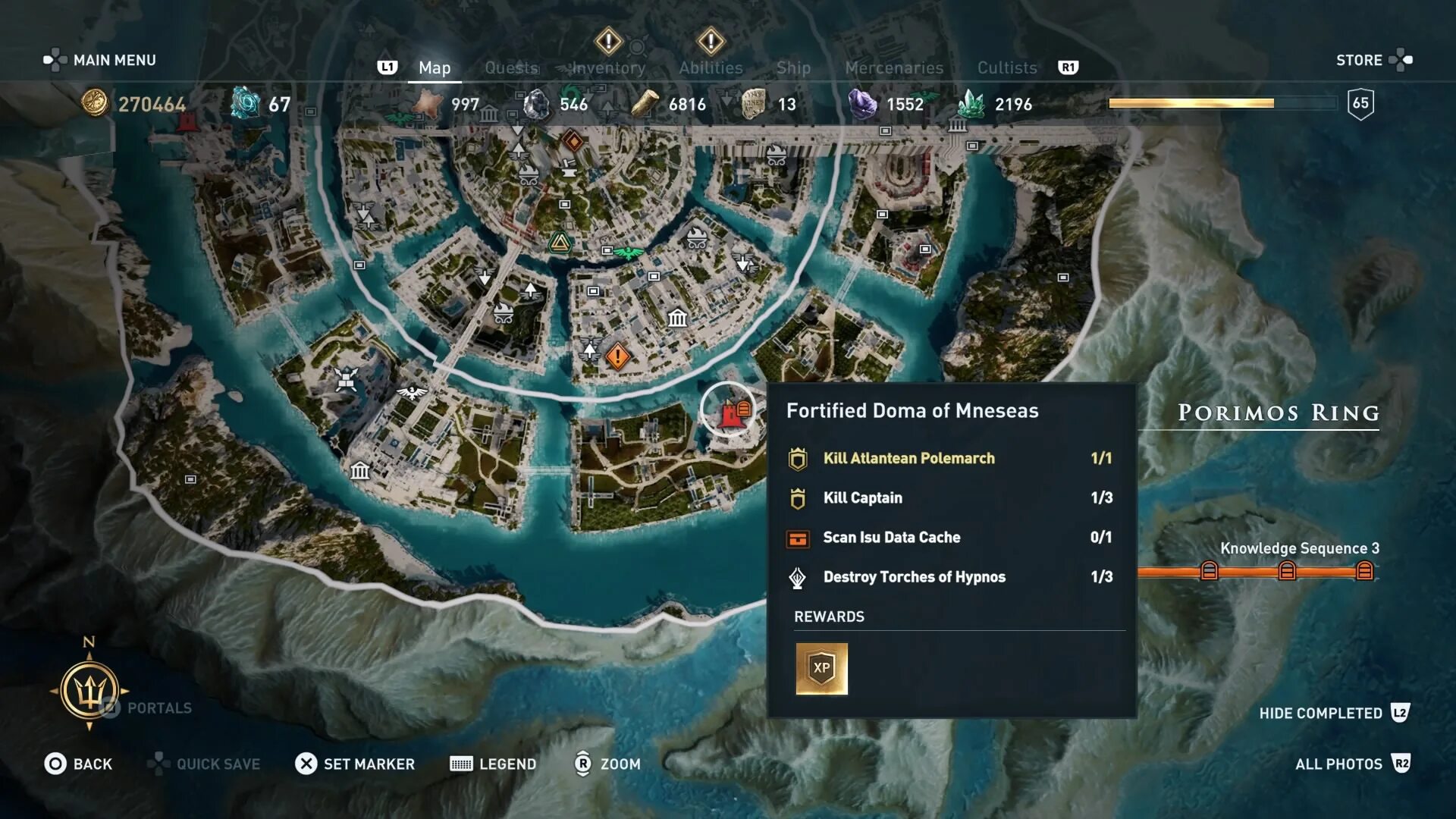Click the Scan Isu Data Cache objective
1456x819 pixels.
click(x=891, y=538)
